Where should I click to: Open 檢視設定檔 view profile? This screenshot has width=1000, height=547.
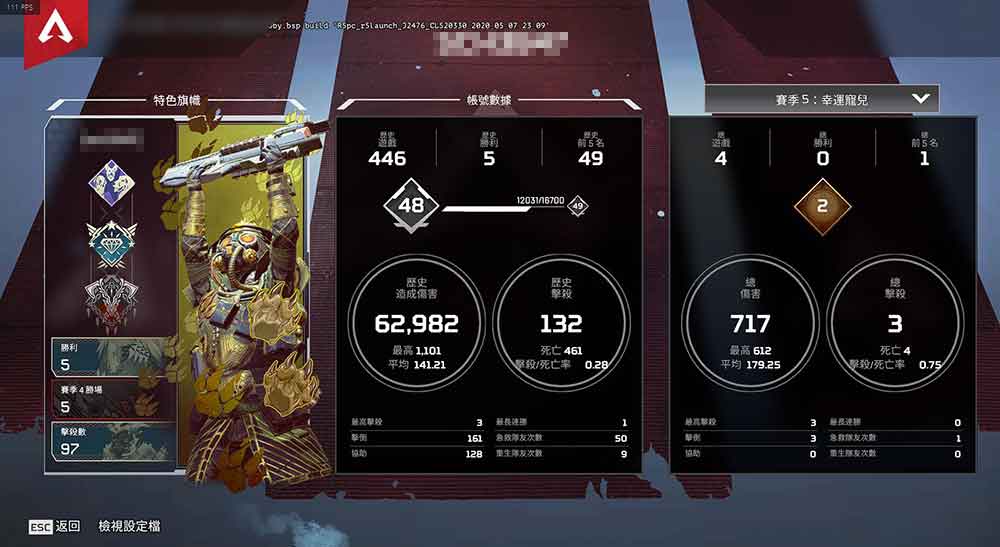tap(129, 526)
